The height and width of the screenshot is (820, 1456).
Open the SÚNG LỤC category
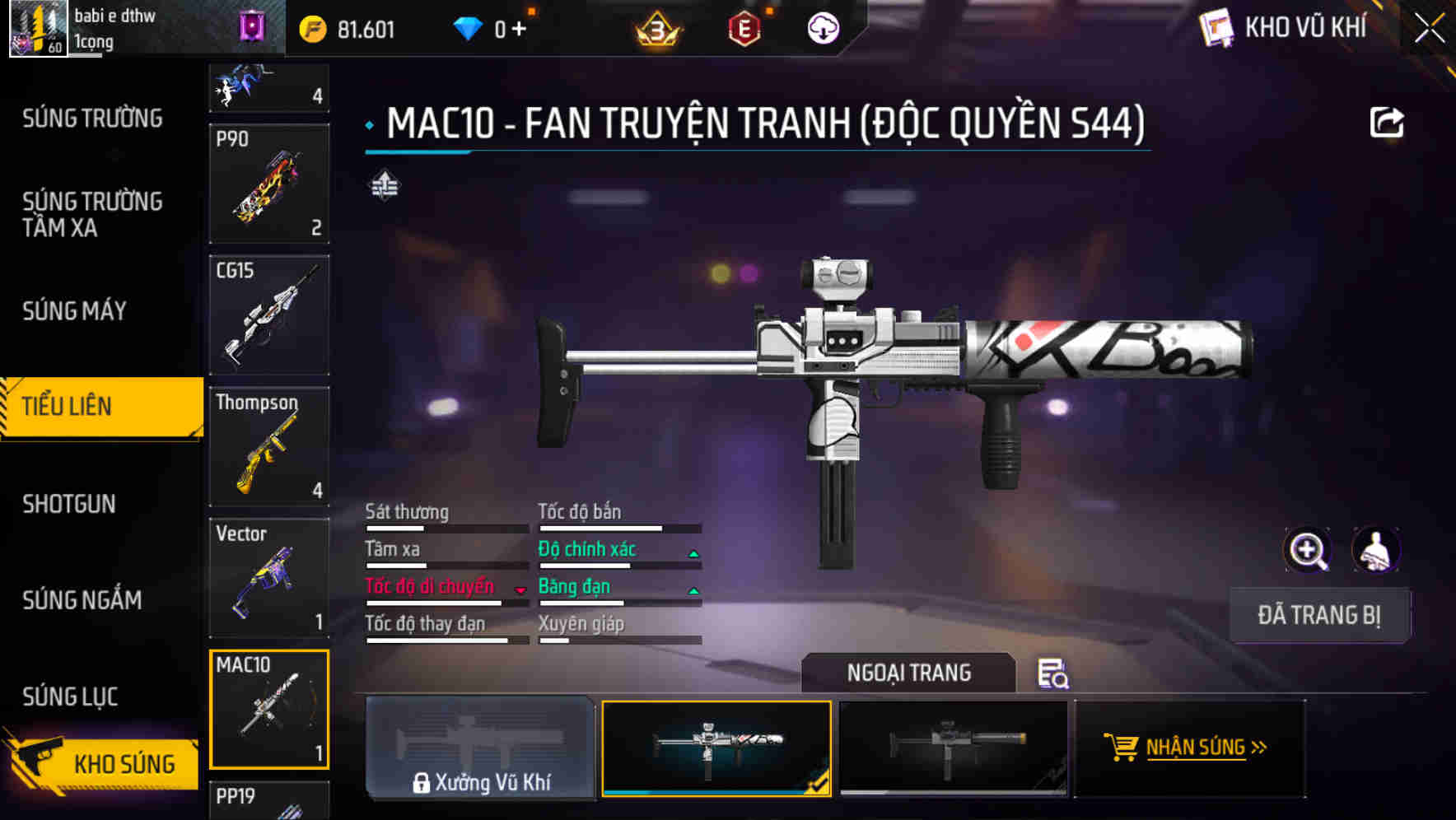70,697
